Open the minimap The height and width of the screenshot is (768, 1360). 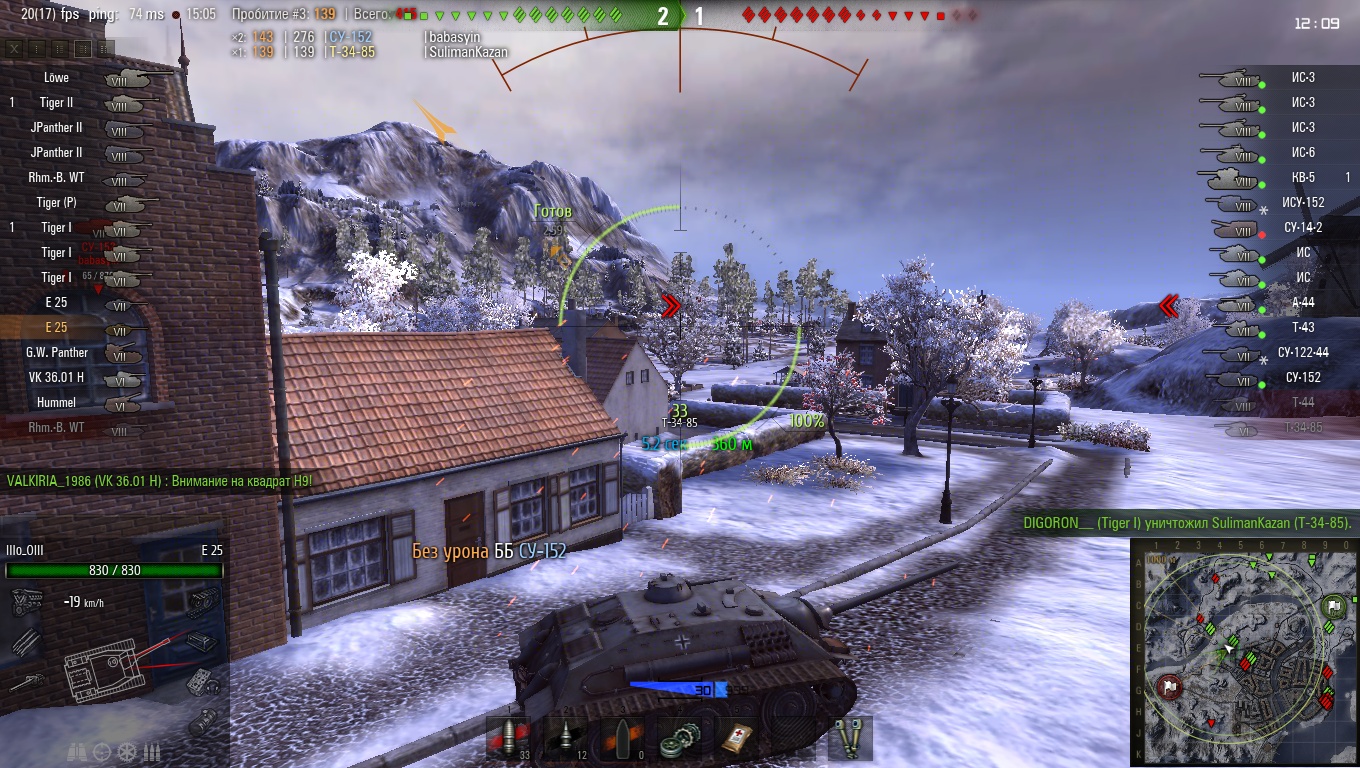[x=1244, y=654]
